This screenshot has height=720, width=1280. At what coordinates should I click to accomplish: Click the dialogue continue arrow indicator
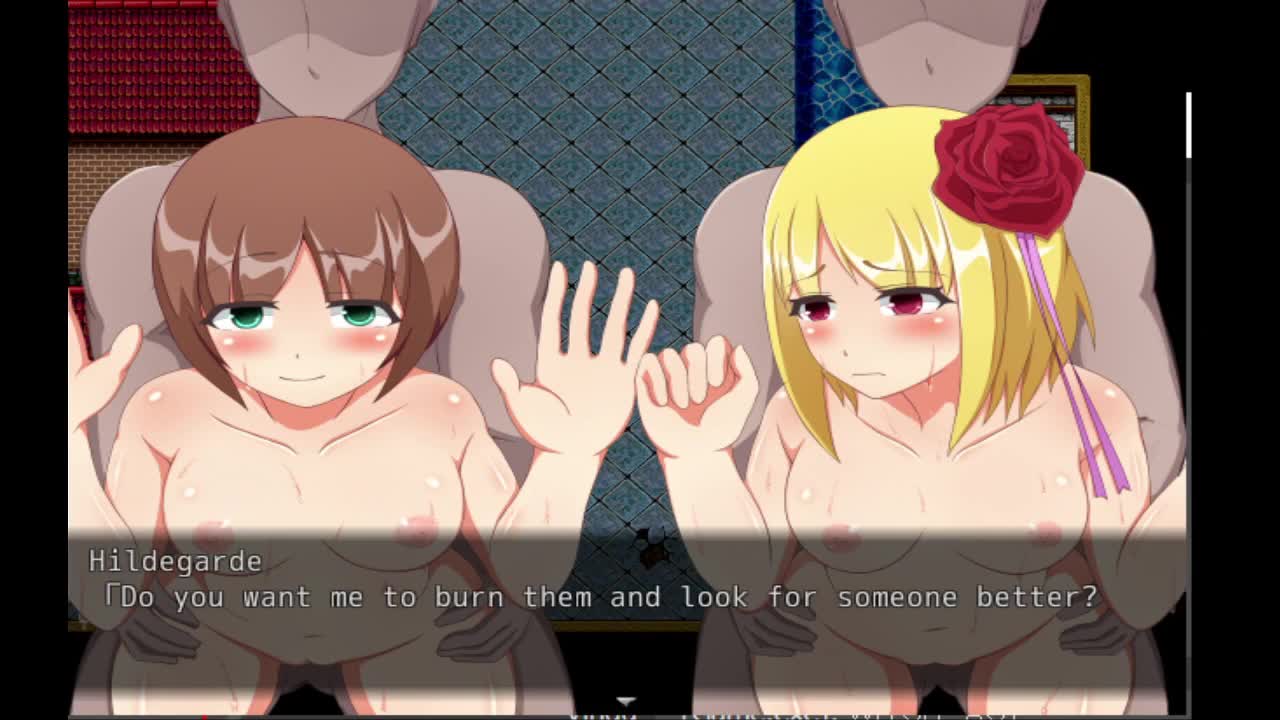coord(626,702)
